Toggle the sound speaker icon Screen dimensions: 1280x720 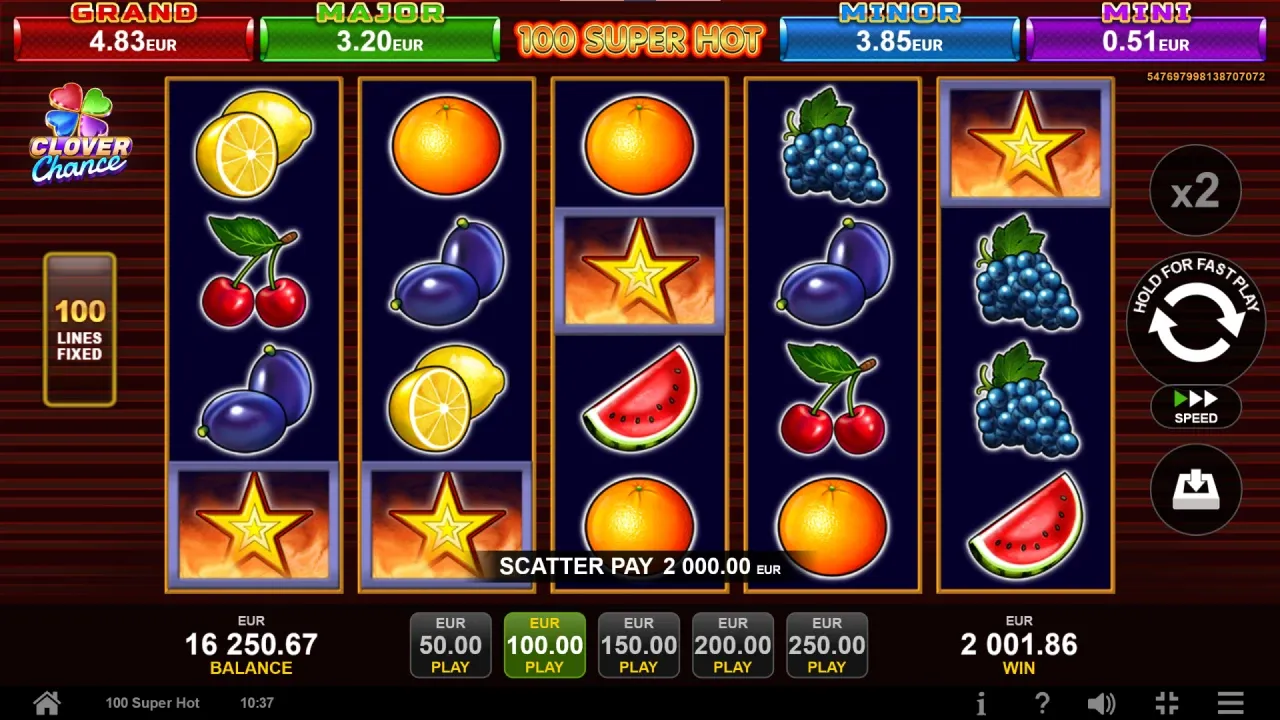1101,702
